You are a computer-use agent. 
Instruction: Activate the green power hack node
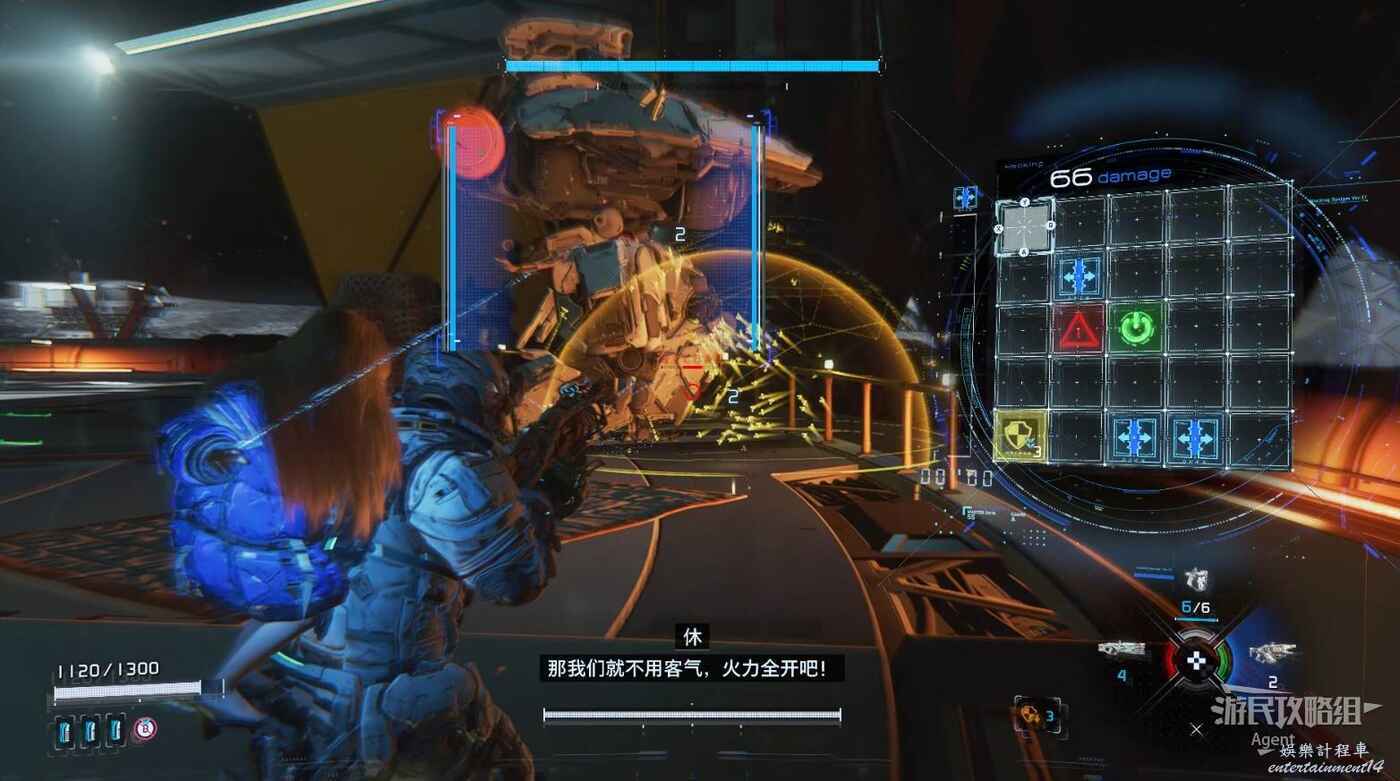1135,327
